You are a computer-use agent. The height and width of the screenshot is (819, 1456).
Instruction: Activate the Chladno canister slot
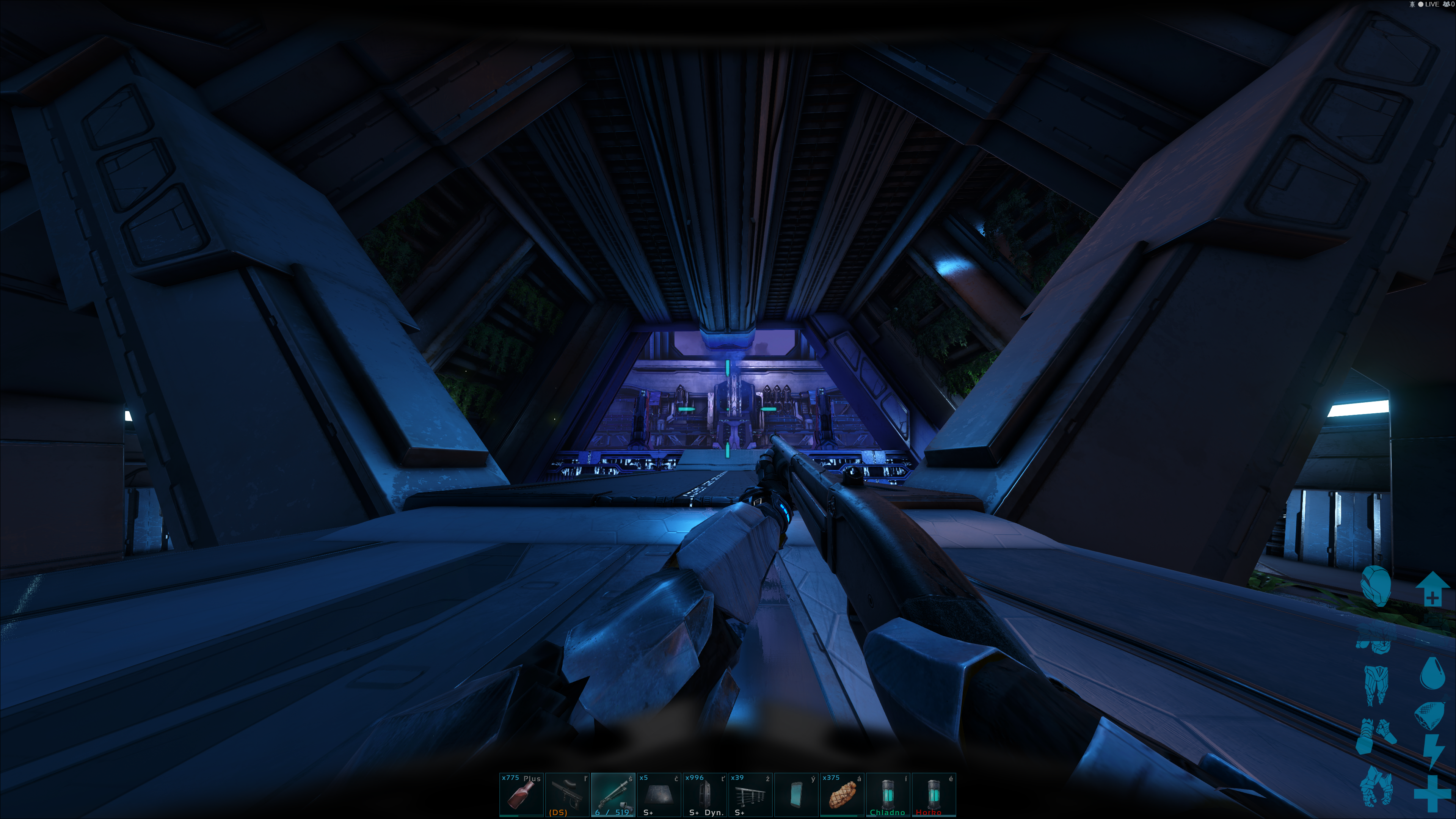click(x=888, y=794)
